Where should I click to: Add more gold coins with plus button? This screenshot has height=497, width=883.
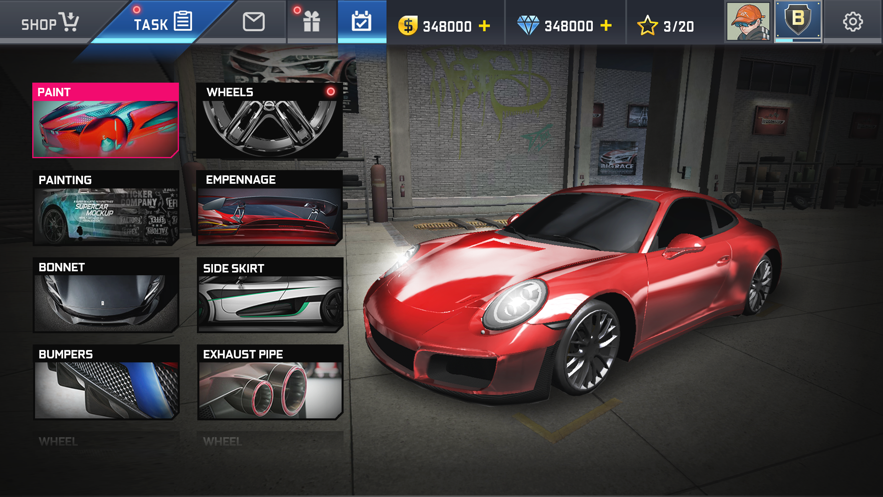(x=485, y=26)
